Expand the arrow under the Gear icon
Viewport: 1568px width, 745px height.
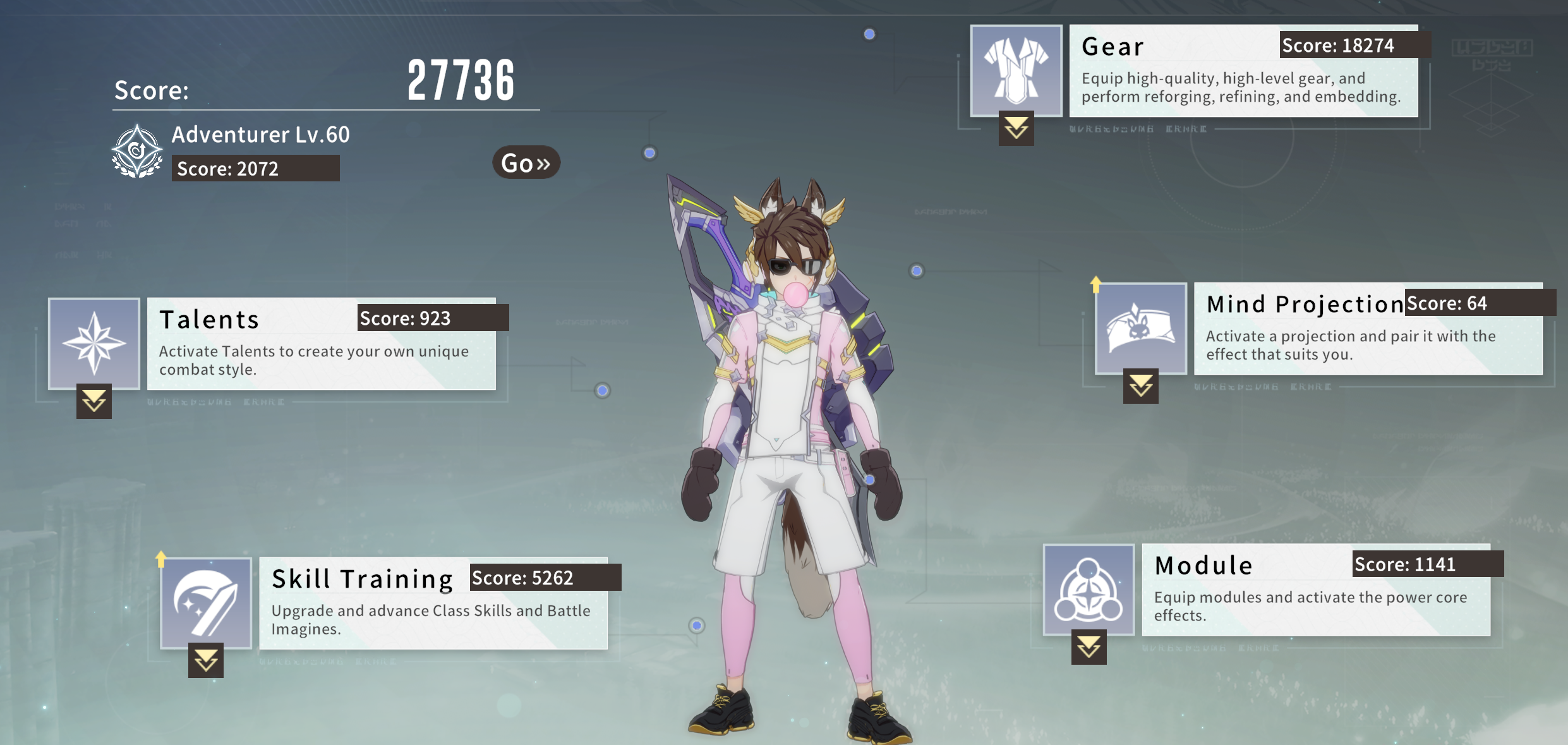point(1016,128)
